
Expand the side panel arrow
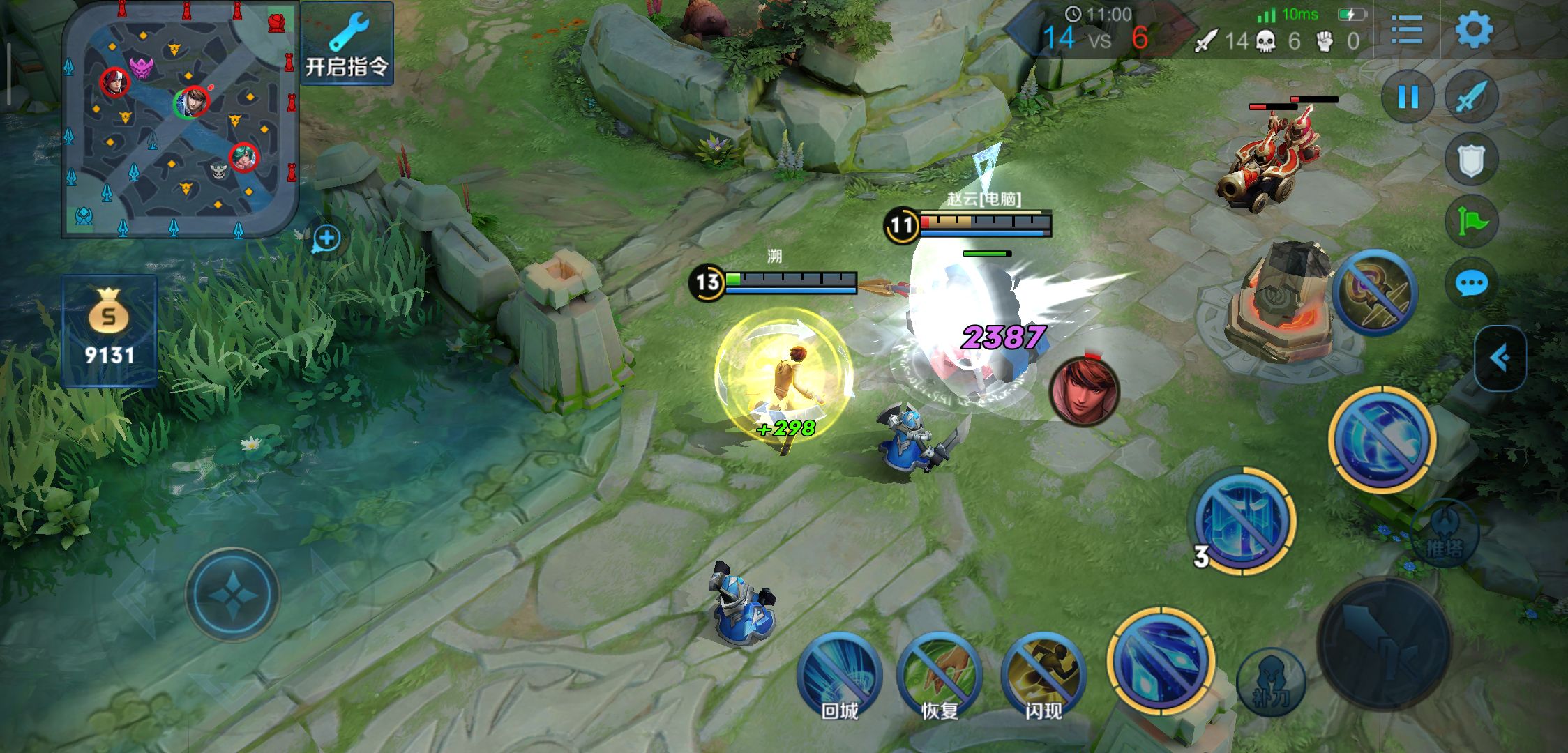pyautogui.click(x=1500, y=358)
